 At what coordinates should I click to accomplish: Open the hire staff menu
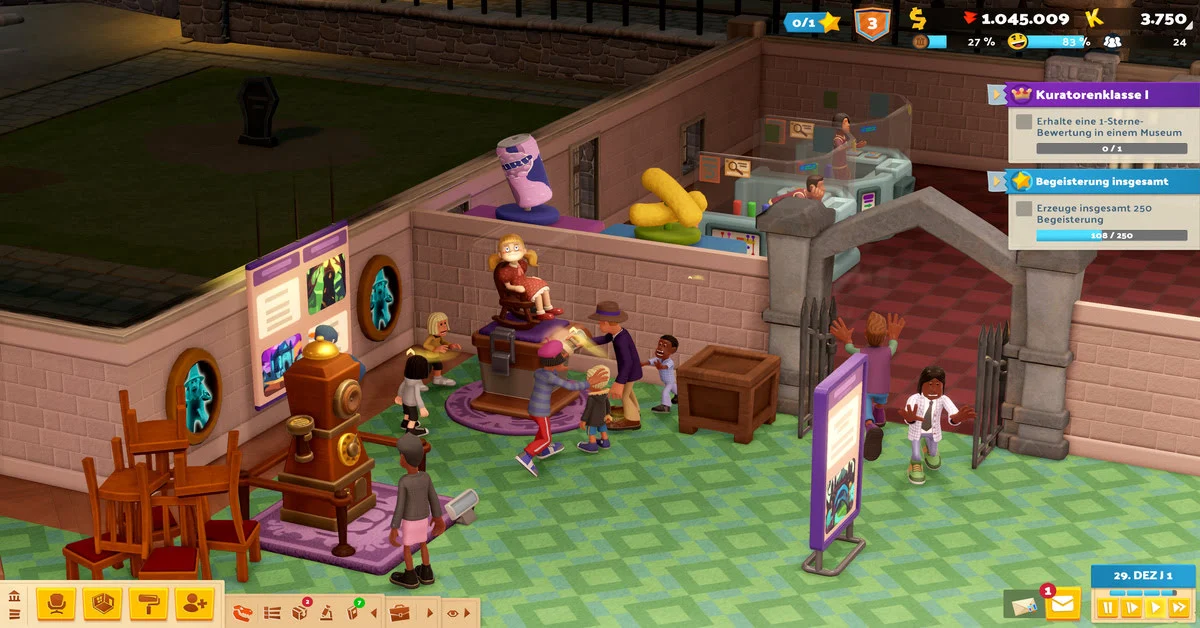coord(194,603)
